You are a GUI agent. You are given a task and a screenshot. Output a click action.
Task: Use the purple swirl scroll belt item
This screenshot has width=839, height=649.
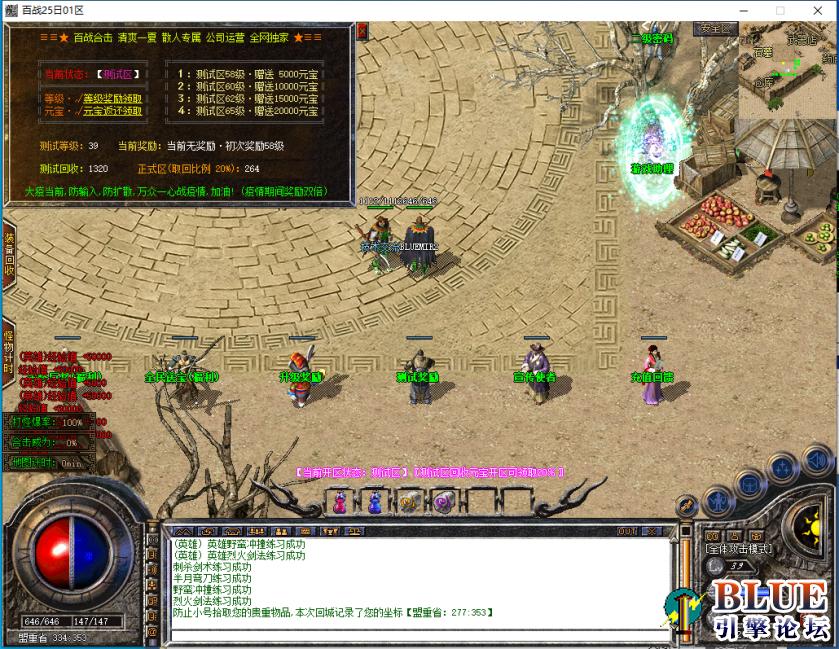[x=443, y=502]
